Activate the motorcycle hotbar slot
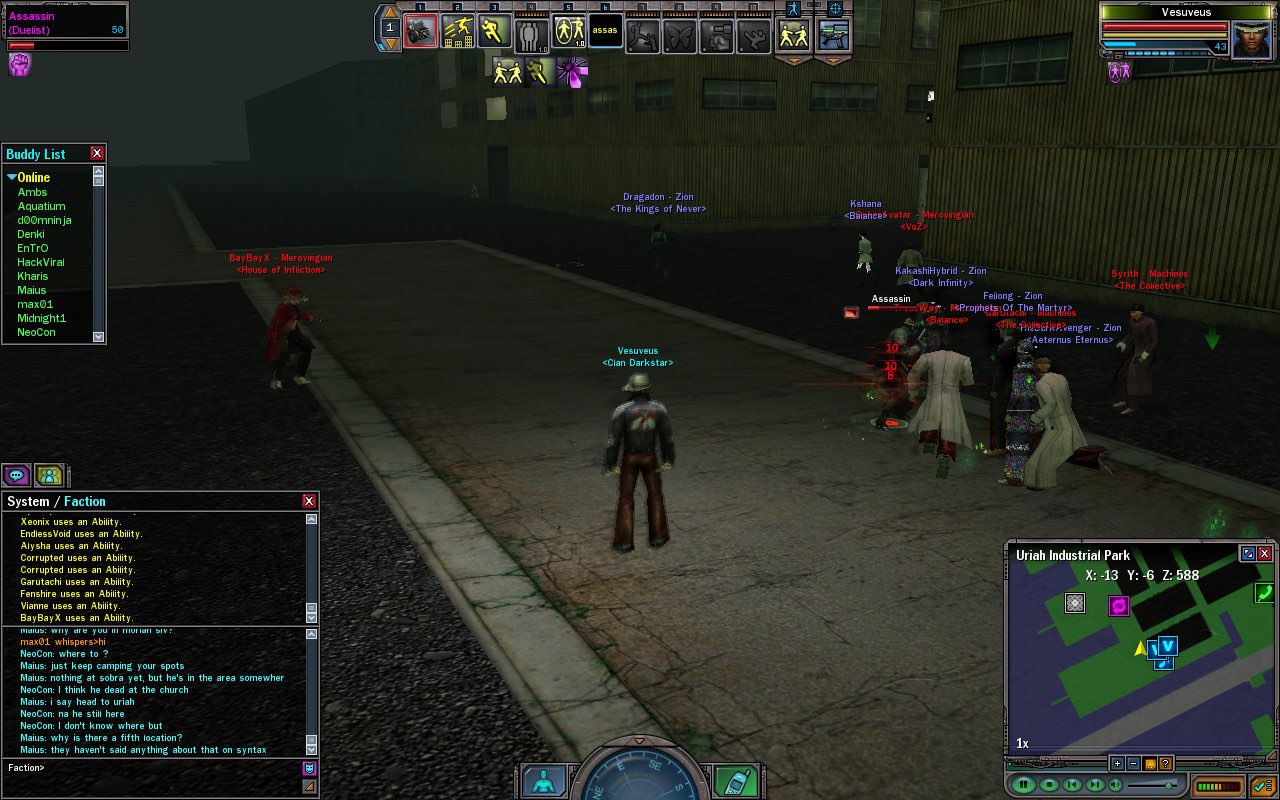Viewport: 1280px width, 800px height. coord(420,32)
